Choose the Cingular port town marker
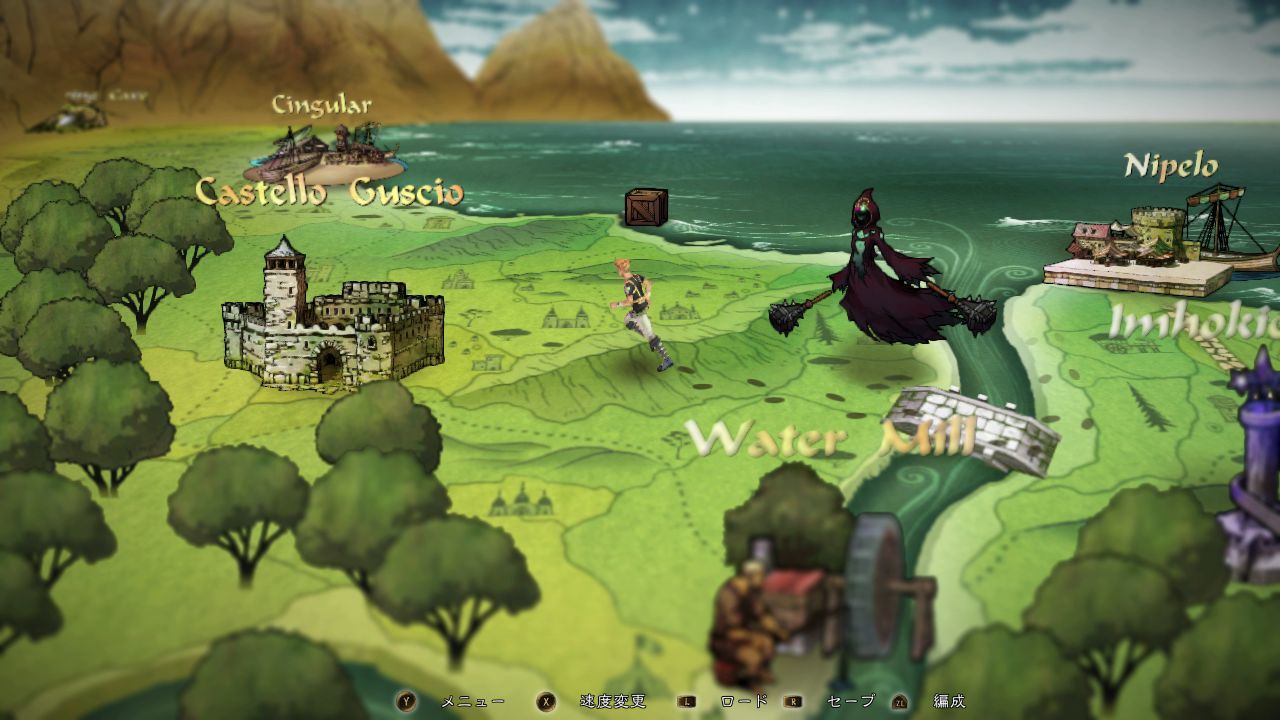 point(325,152)
